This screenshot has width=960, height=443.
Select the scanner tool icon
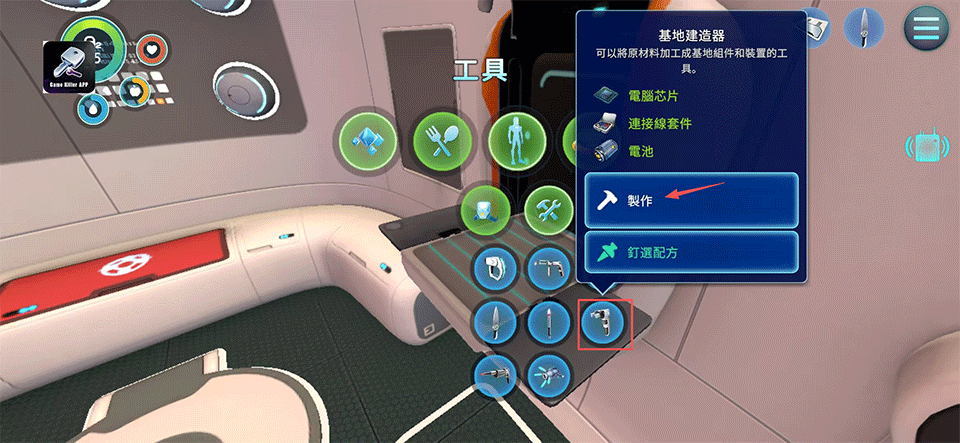[x=496, y=268]
